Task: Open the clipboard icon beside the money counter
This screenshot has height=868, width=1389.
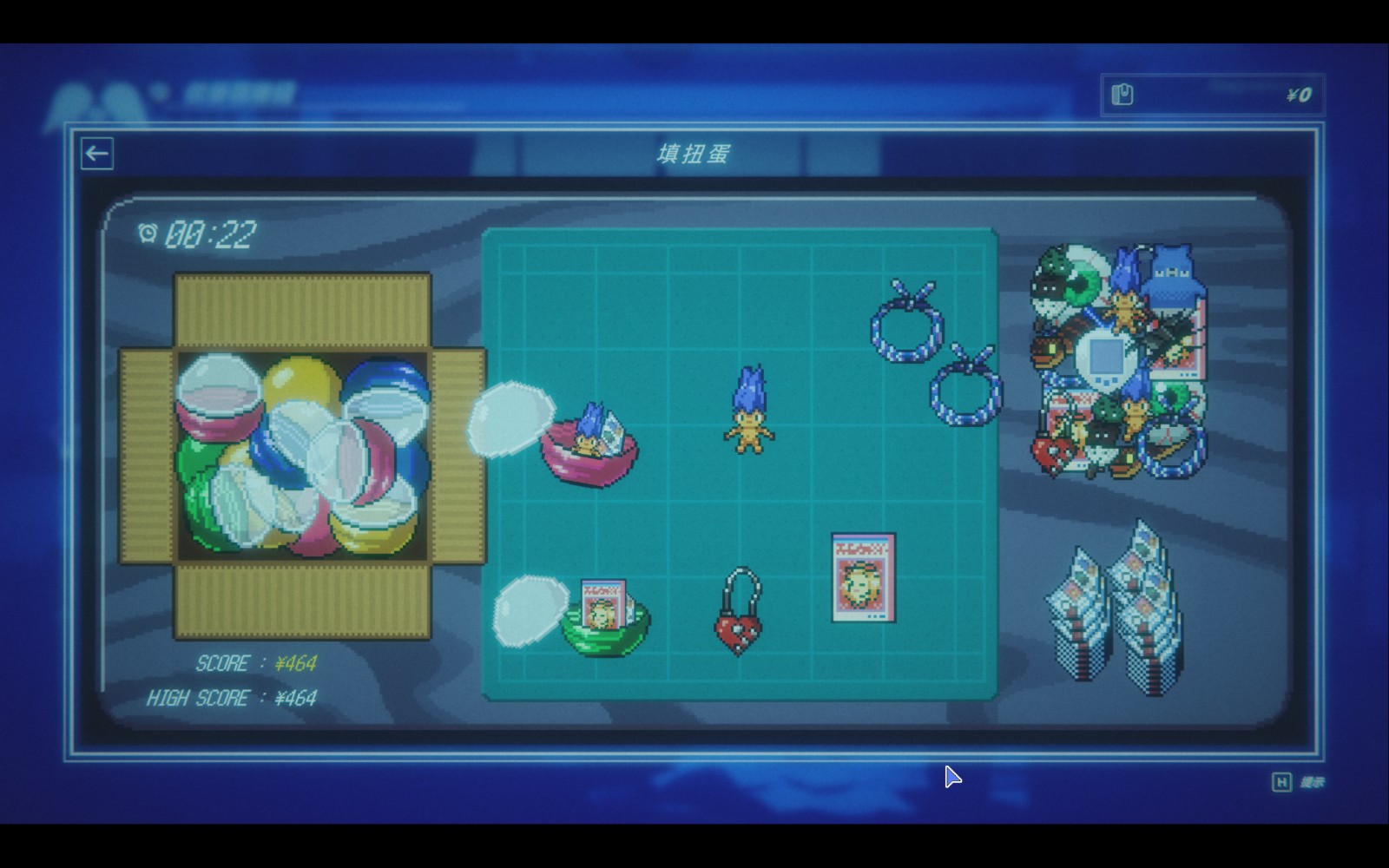Action: click(1122, 95)
